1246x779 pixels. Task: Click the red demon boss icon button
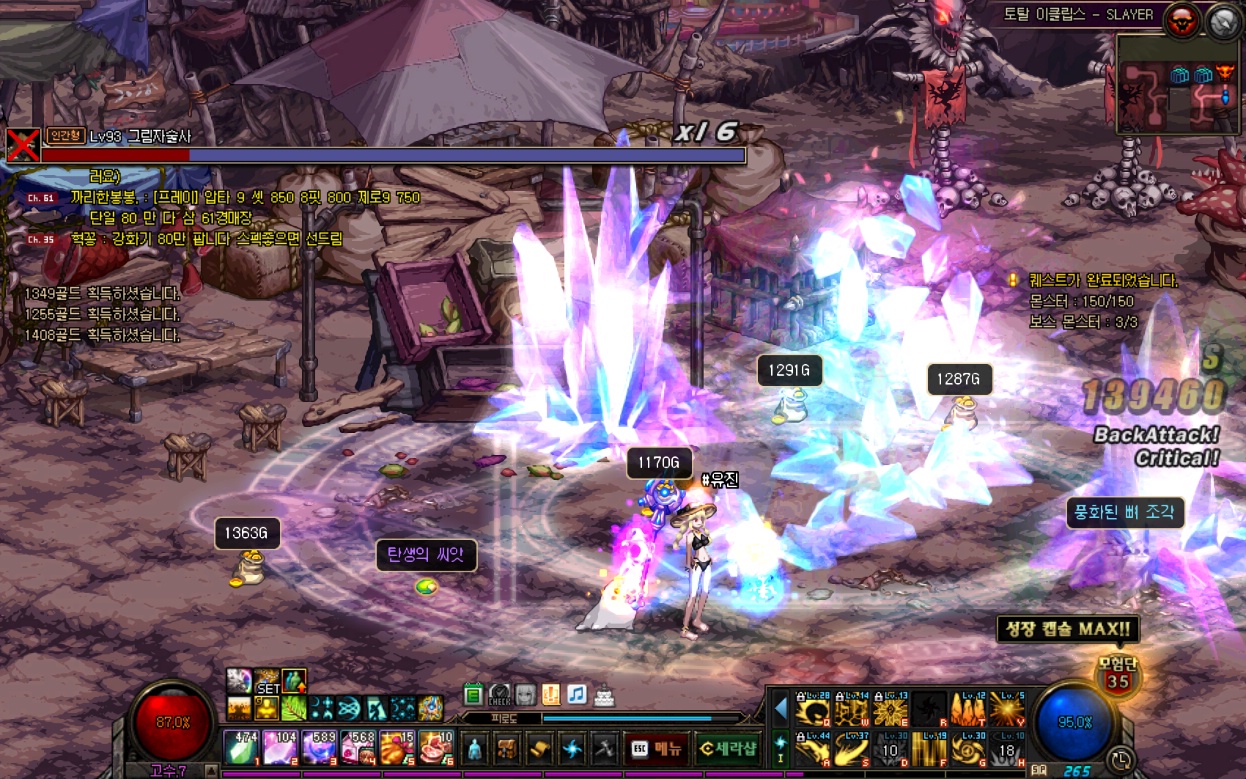pos(1182,20)
